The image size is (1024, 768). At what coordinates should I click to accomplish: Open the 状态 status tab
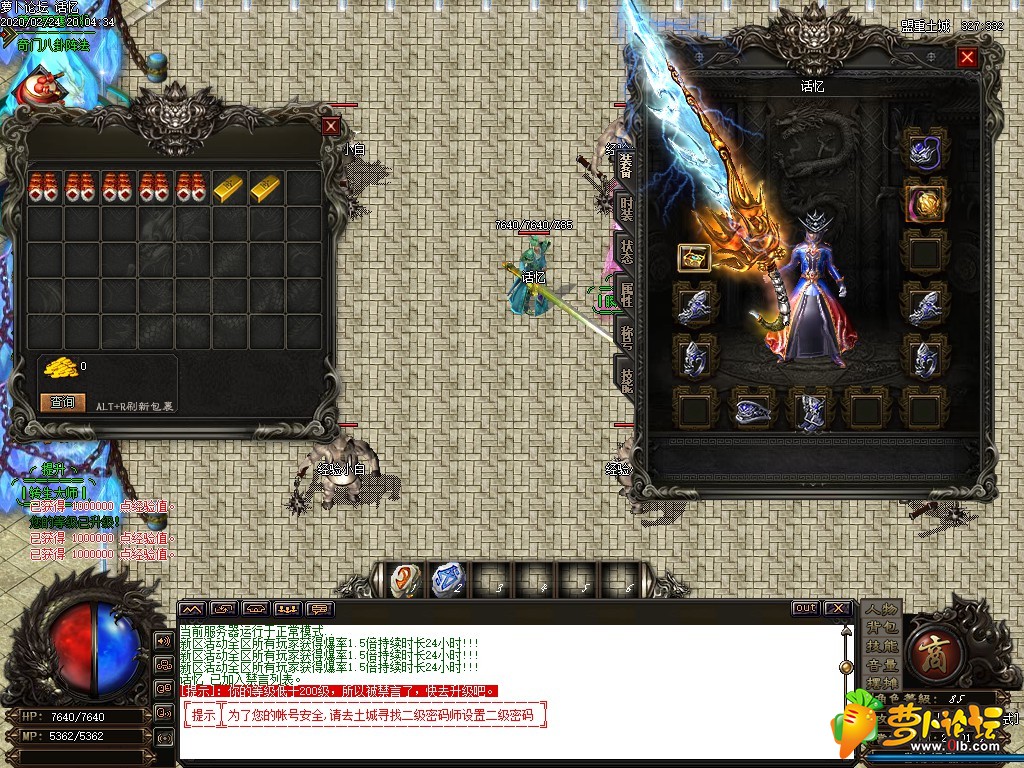(626, 251)
